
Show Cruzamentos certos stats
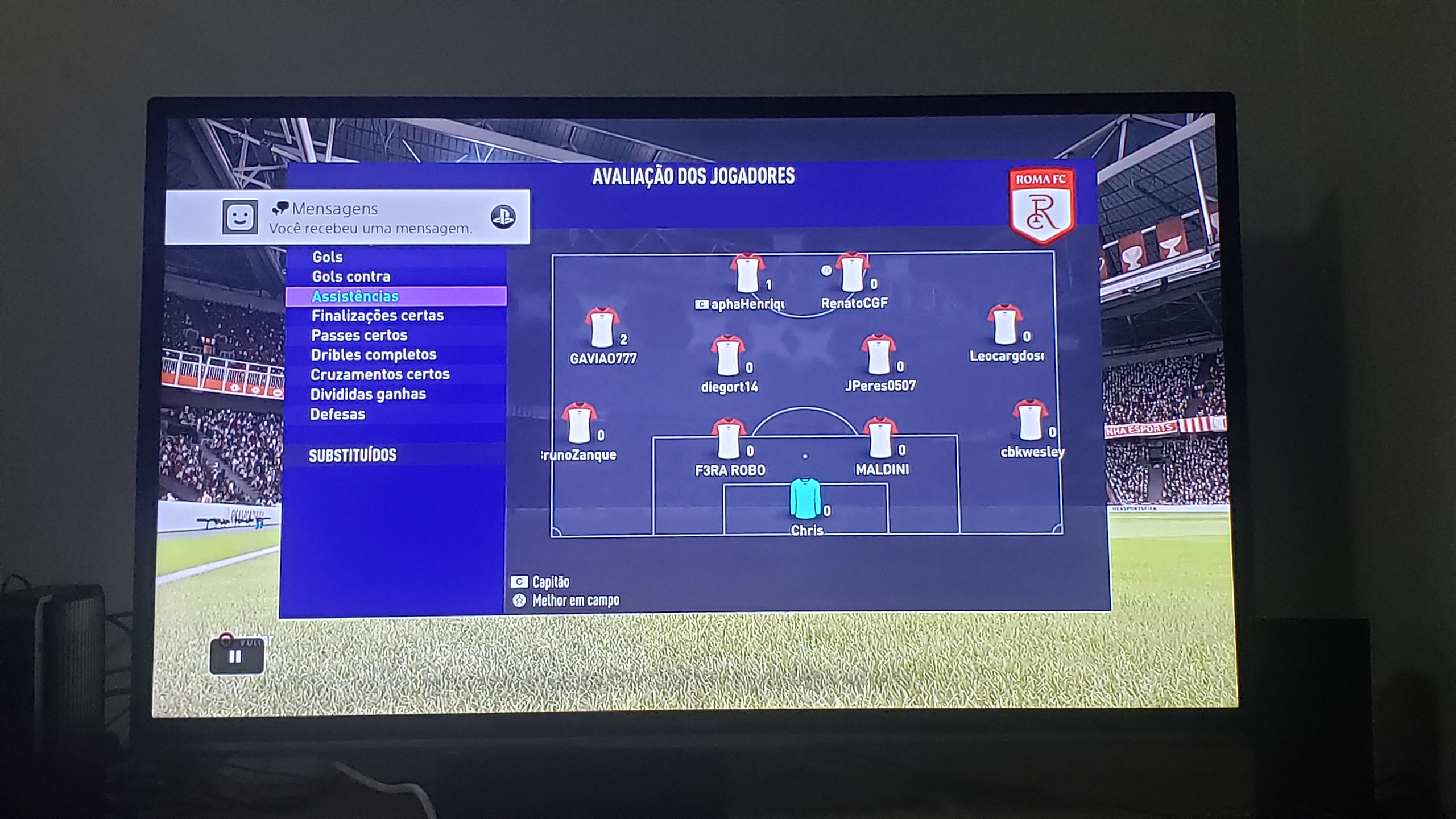tap(380, 374)
